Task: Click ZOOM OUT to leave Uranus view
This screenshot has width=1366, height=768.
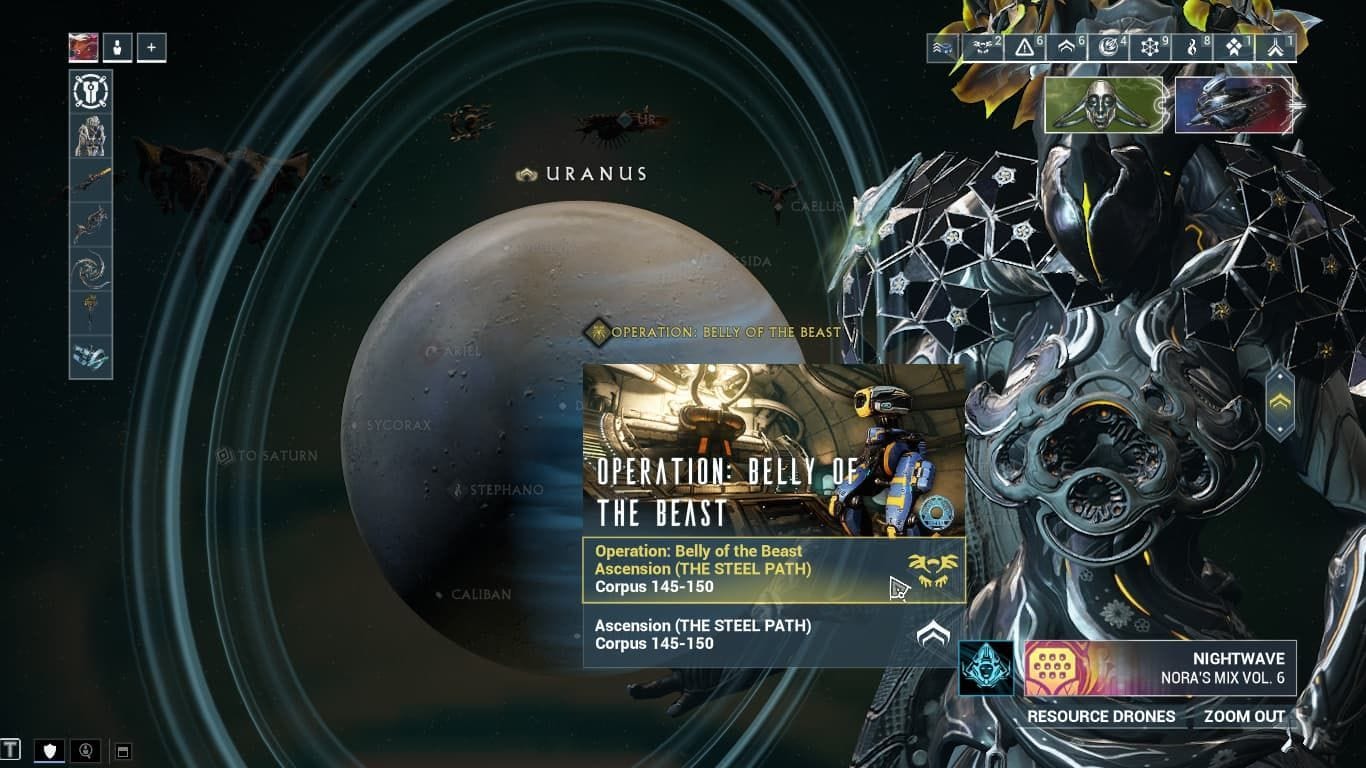Action: pyautogui.click(x=1242, y=717)
